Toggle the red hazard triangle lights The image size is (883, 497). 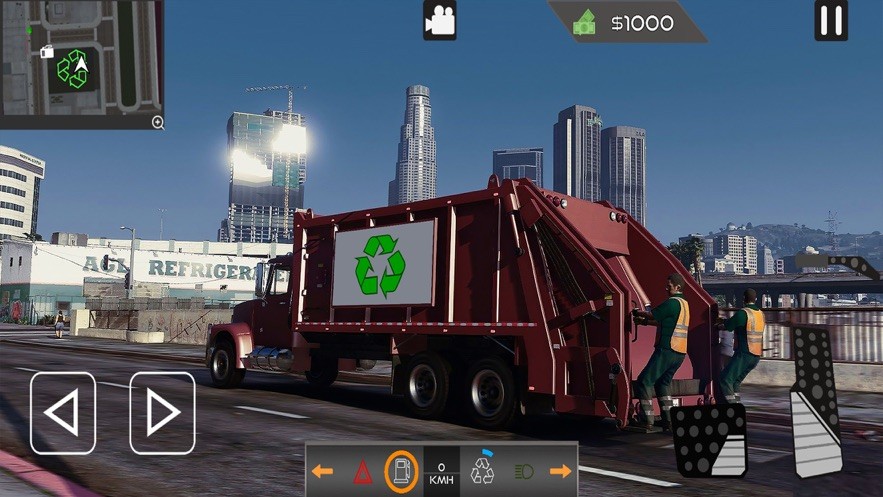[362, 471]
